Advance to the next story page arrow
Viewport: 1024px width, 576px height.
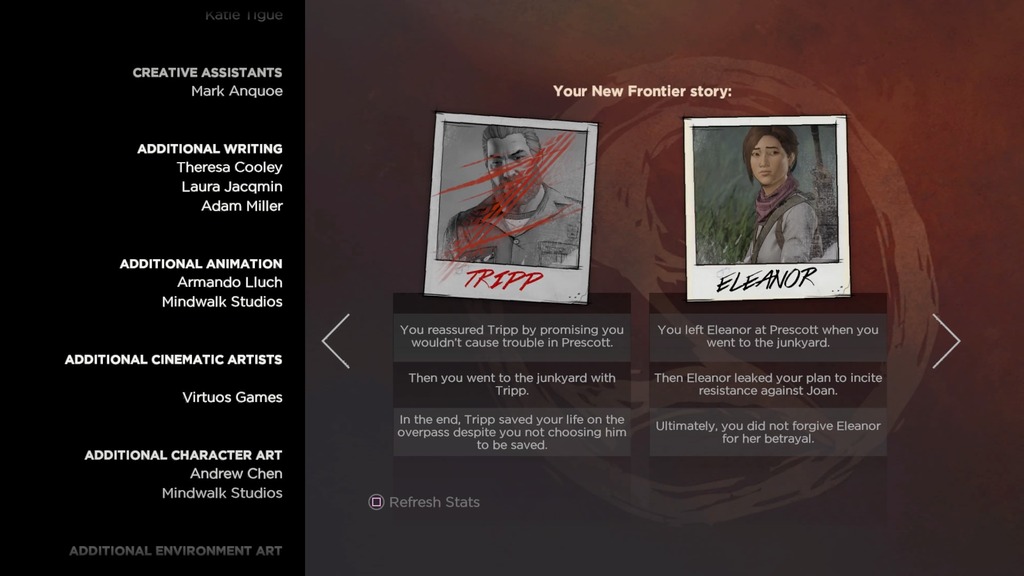click(x=945, y=341)
